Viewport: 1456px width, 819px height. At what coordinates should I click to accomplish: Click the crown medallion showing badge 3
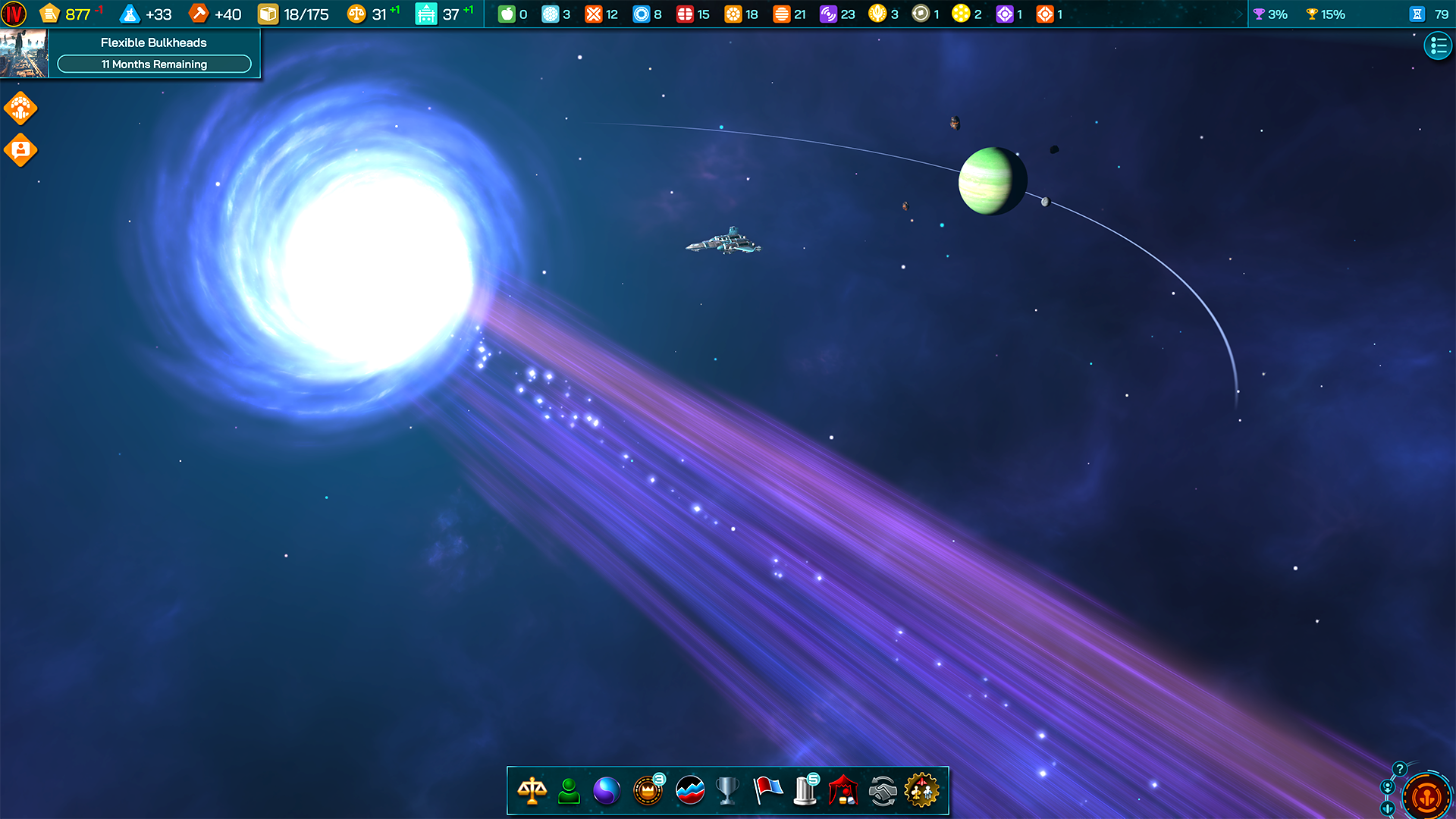click(648, 790)
